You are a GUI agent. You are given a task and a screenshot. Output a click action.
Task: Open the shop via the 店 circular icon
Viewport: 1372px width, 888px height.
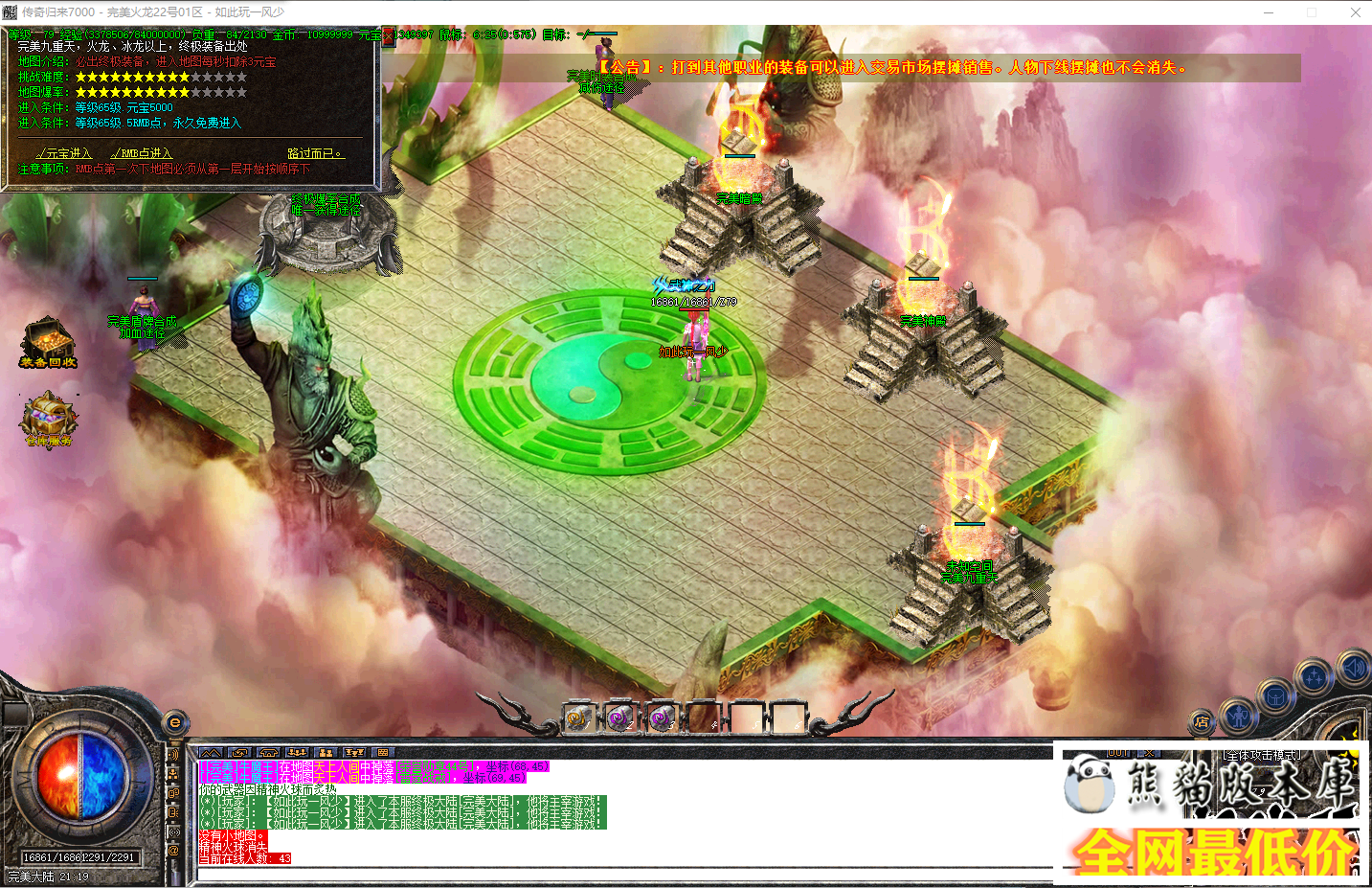click(1202, 721)
